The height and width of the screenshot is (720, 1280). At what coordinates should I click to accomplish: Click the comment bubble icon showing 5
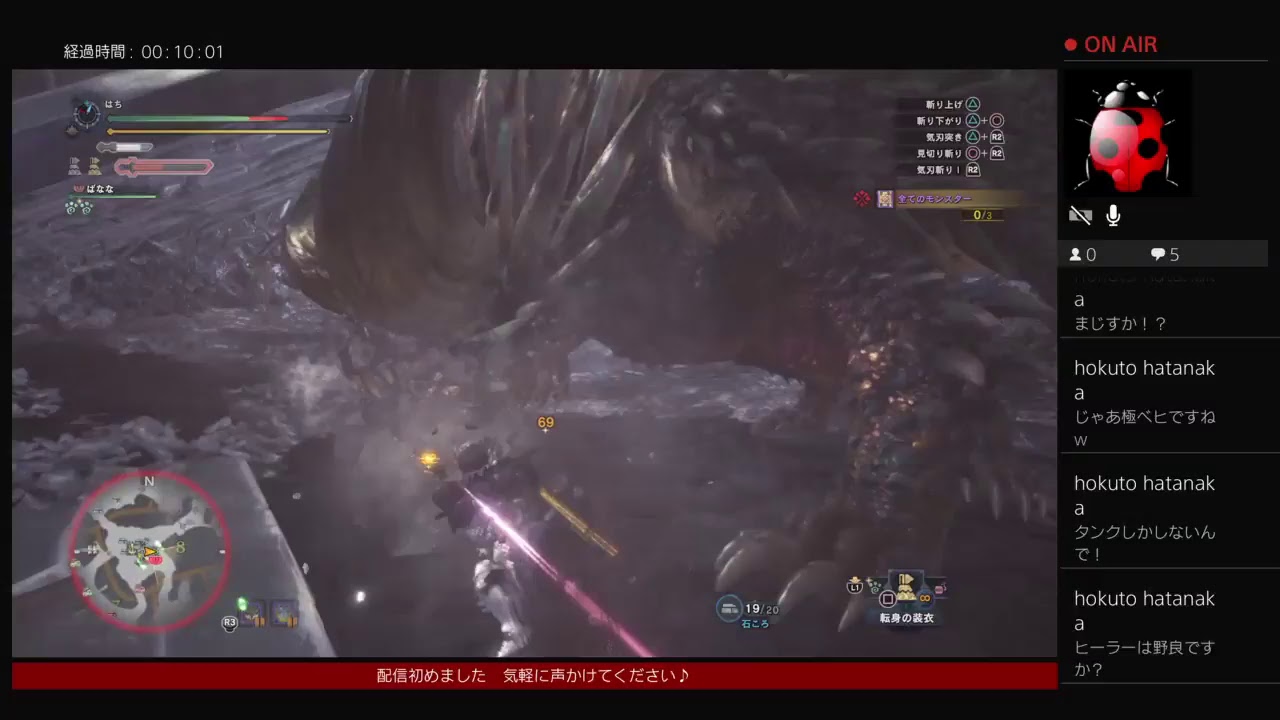[x=1158, y=254]
